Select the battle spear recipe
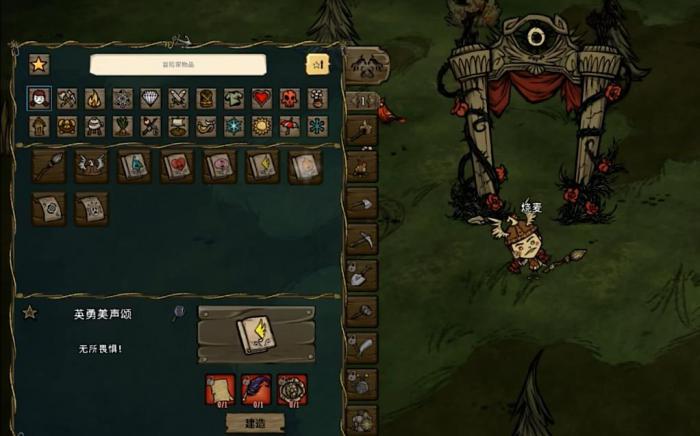 [48, 166]
